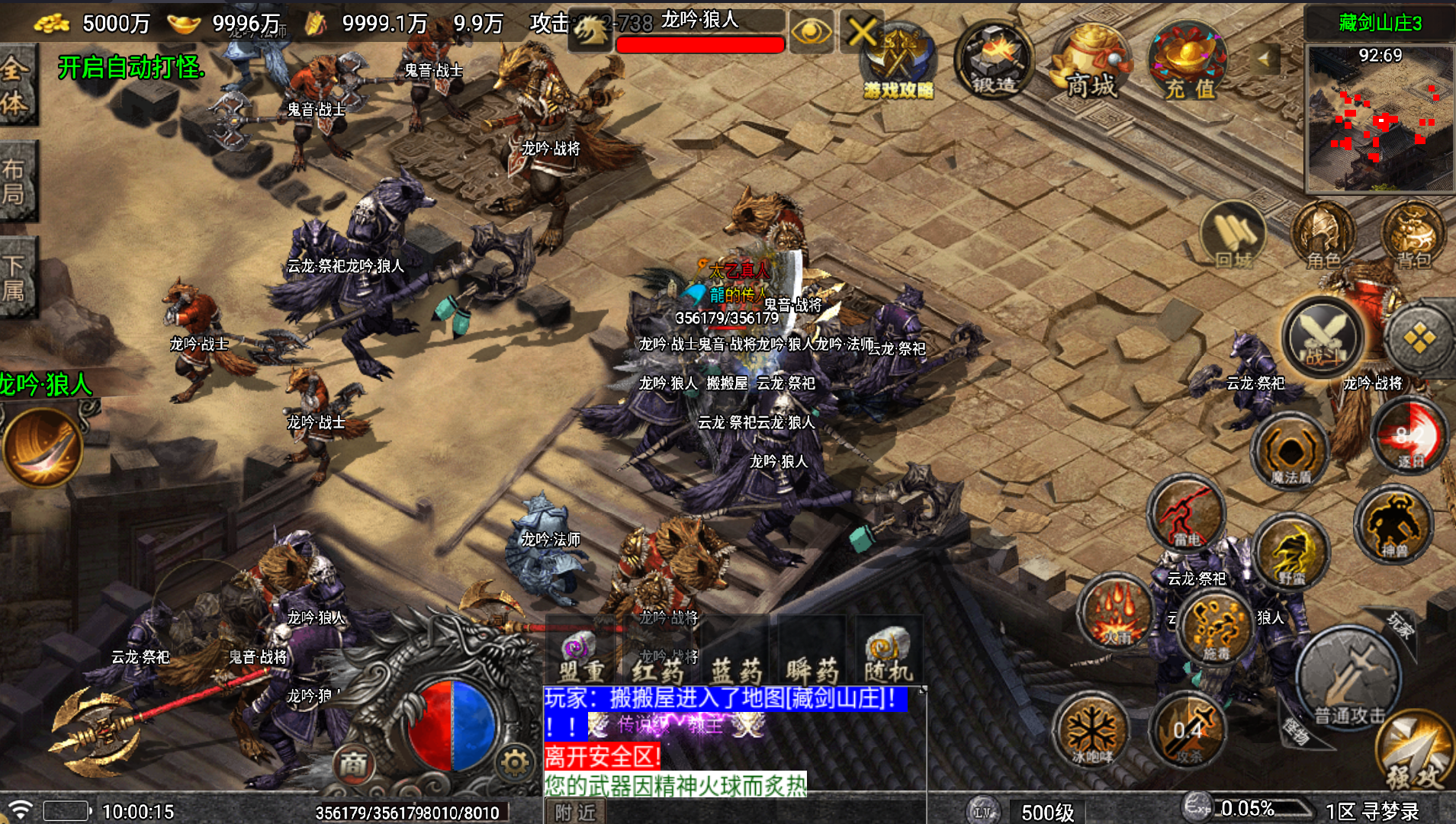This screenshot has height=824, width=1456.
Task: Toggle the 战斗 crossed-swords combat mode
Action: point(1323,338)
